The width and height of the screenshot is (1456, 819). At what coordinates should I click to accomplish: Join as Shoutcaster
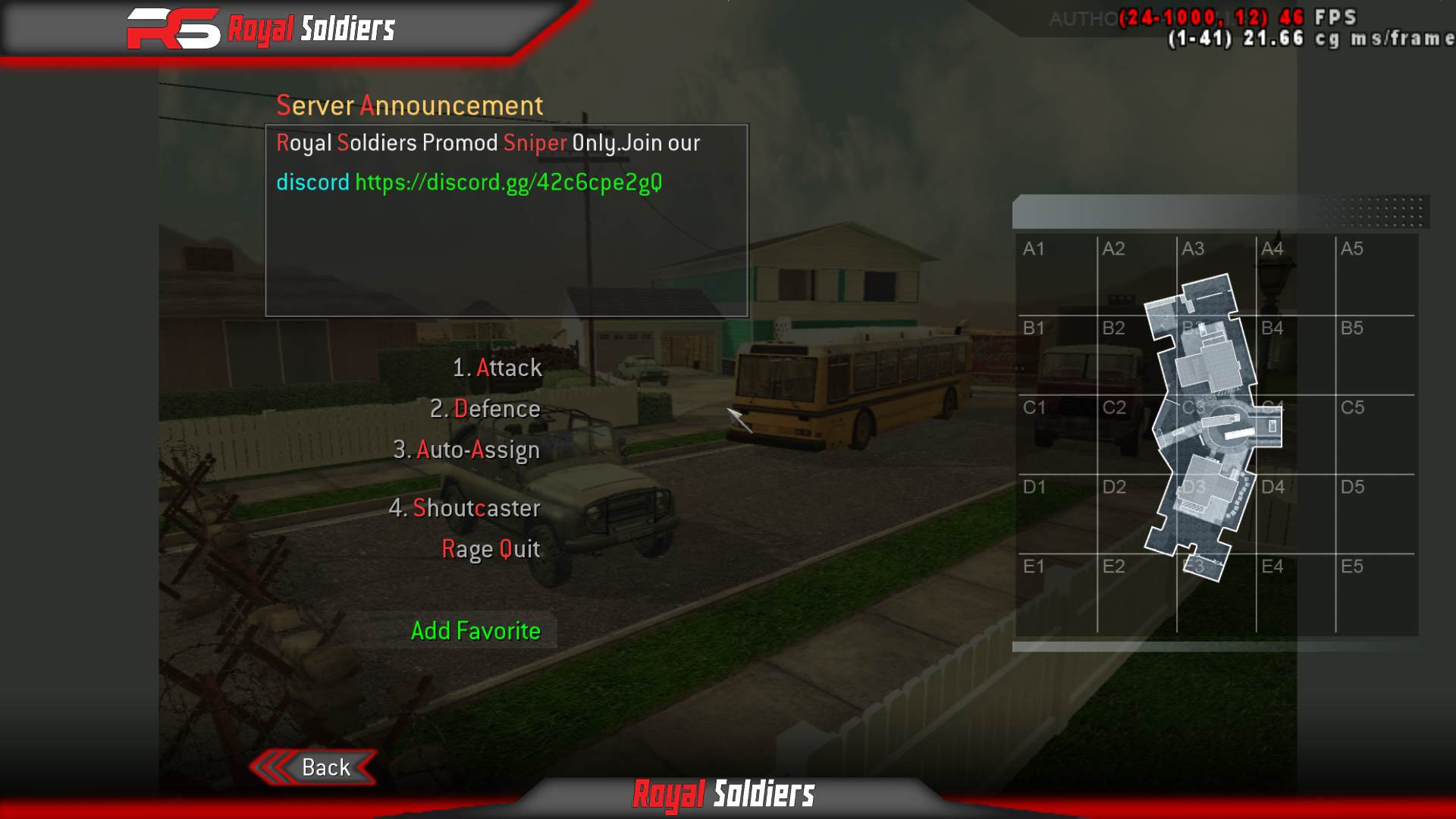click(466, 508)
